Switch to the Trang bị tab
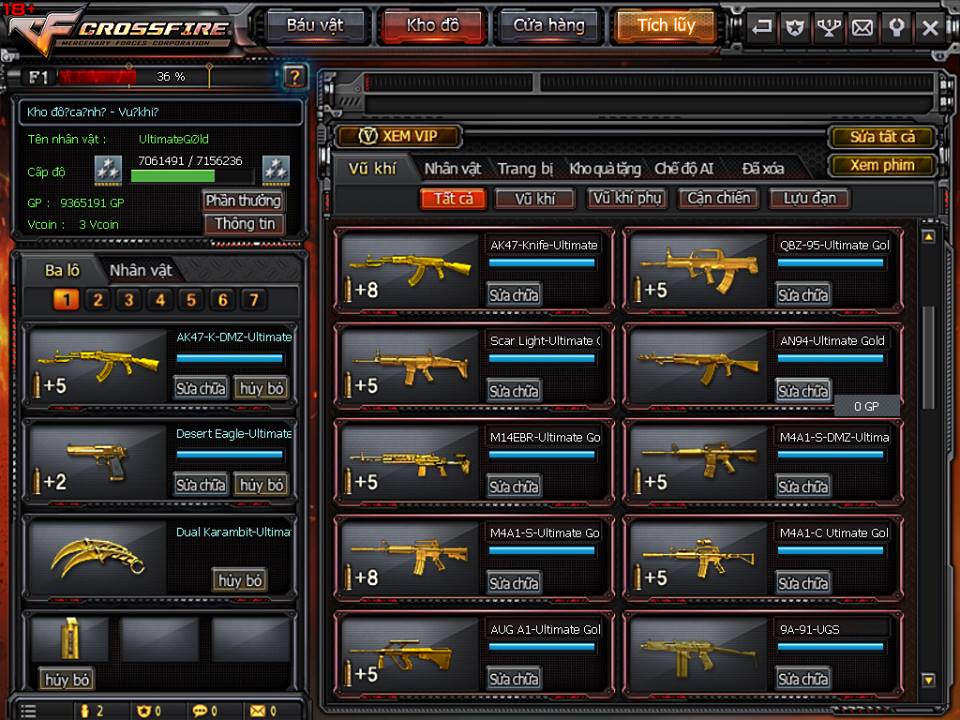 [x=525, y=169]
